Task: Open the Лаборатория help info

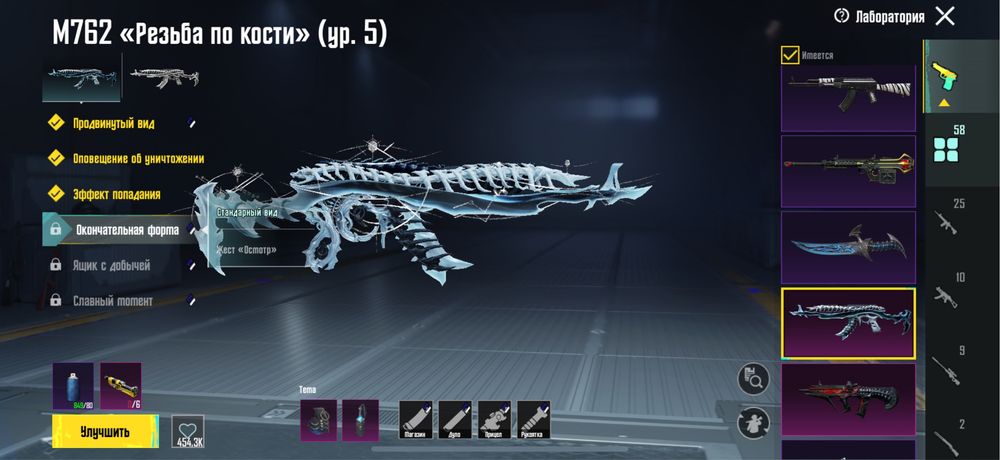Action: point(842,16)
